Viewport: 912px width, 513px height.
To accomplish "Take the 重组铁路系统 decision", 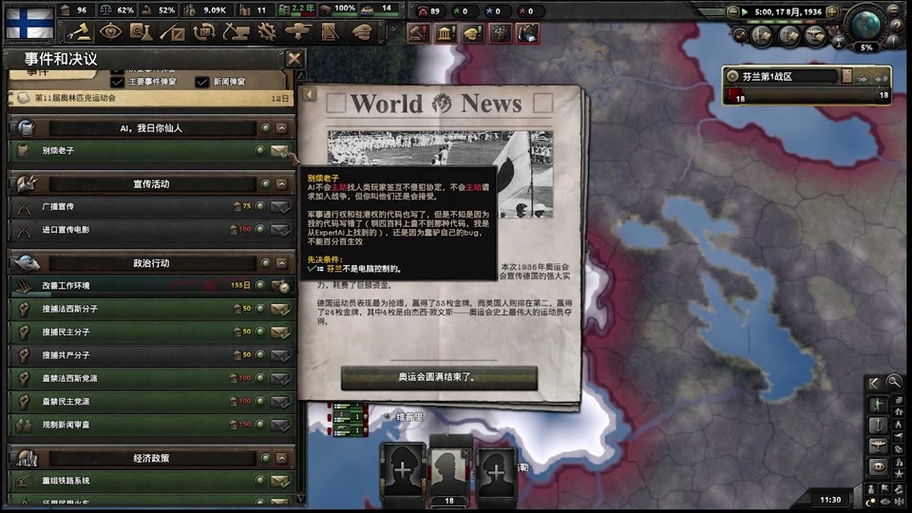I will pos(280,481).
